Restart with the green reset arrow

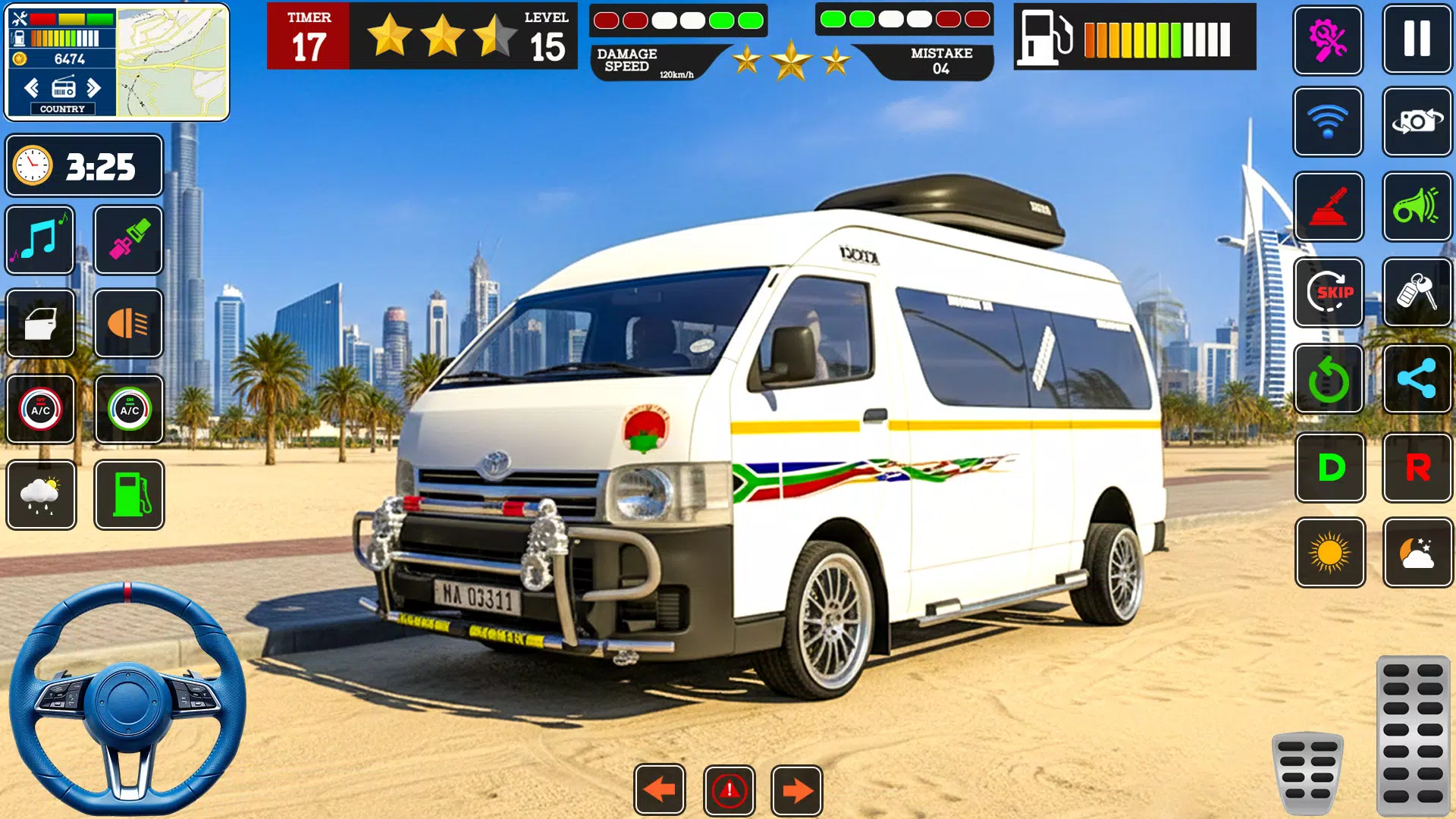tap(1329, 379)
